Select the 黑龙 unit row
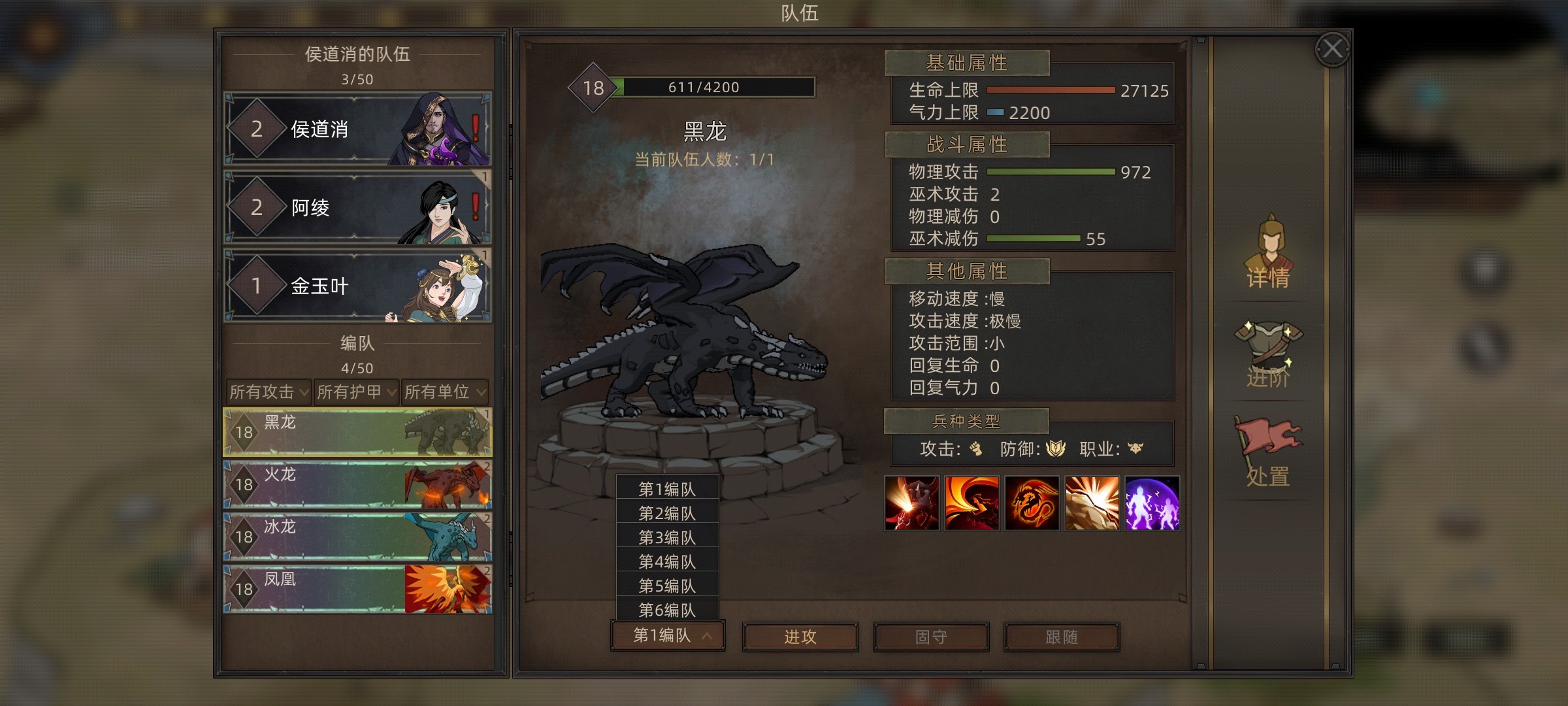 click(357, 432)
